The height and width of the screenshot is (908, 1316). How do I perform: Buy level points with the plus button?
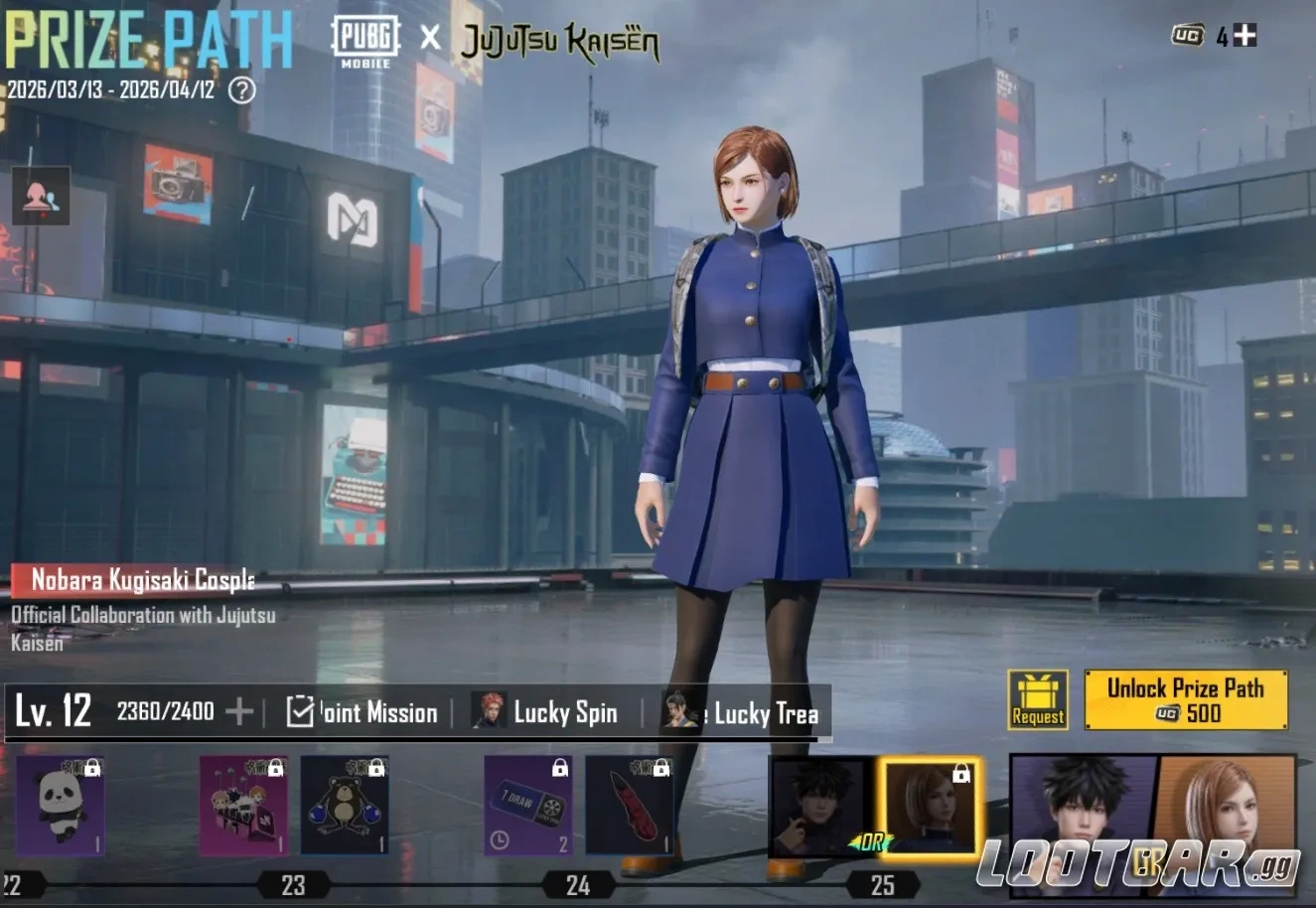tap(239, 711)
